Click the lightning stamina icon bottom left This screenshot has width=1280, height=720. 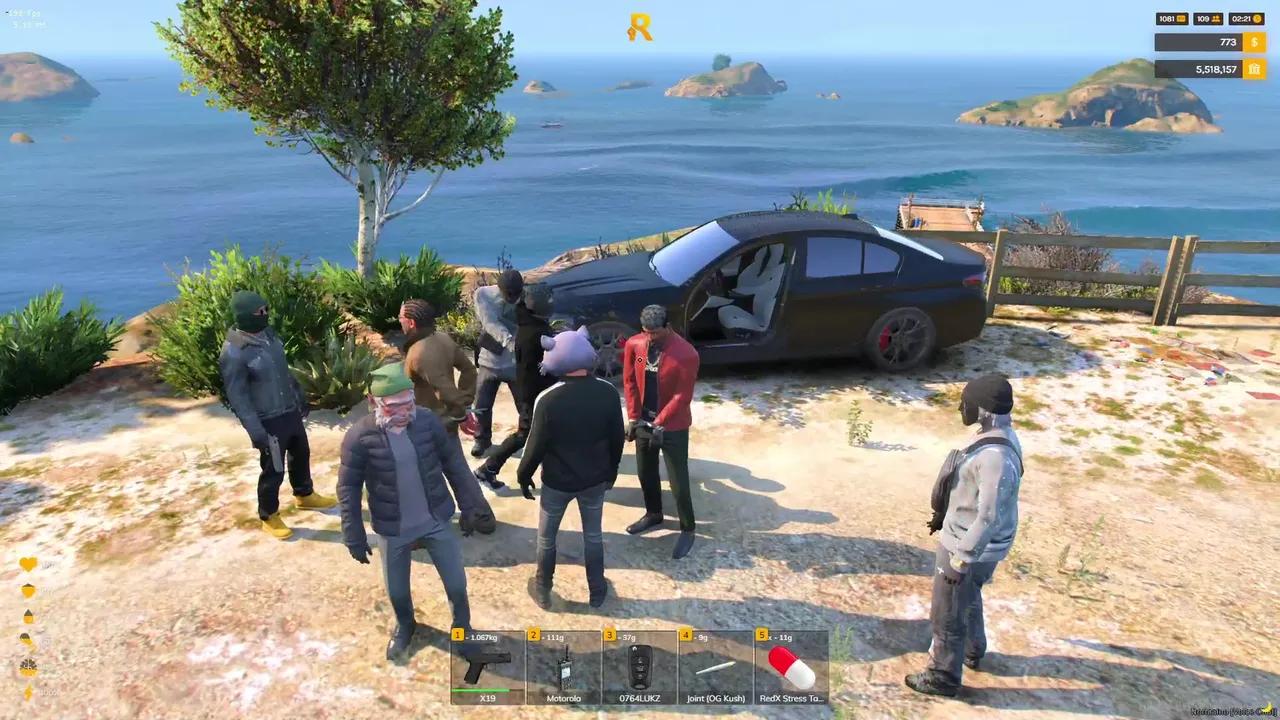[28, 692]
